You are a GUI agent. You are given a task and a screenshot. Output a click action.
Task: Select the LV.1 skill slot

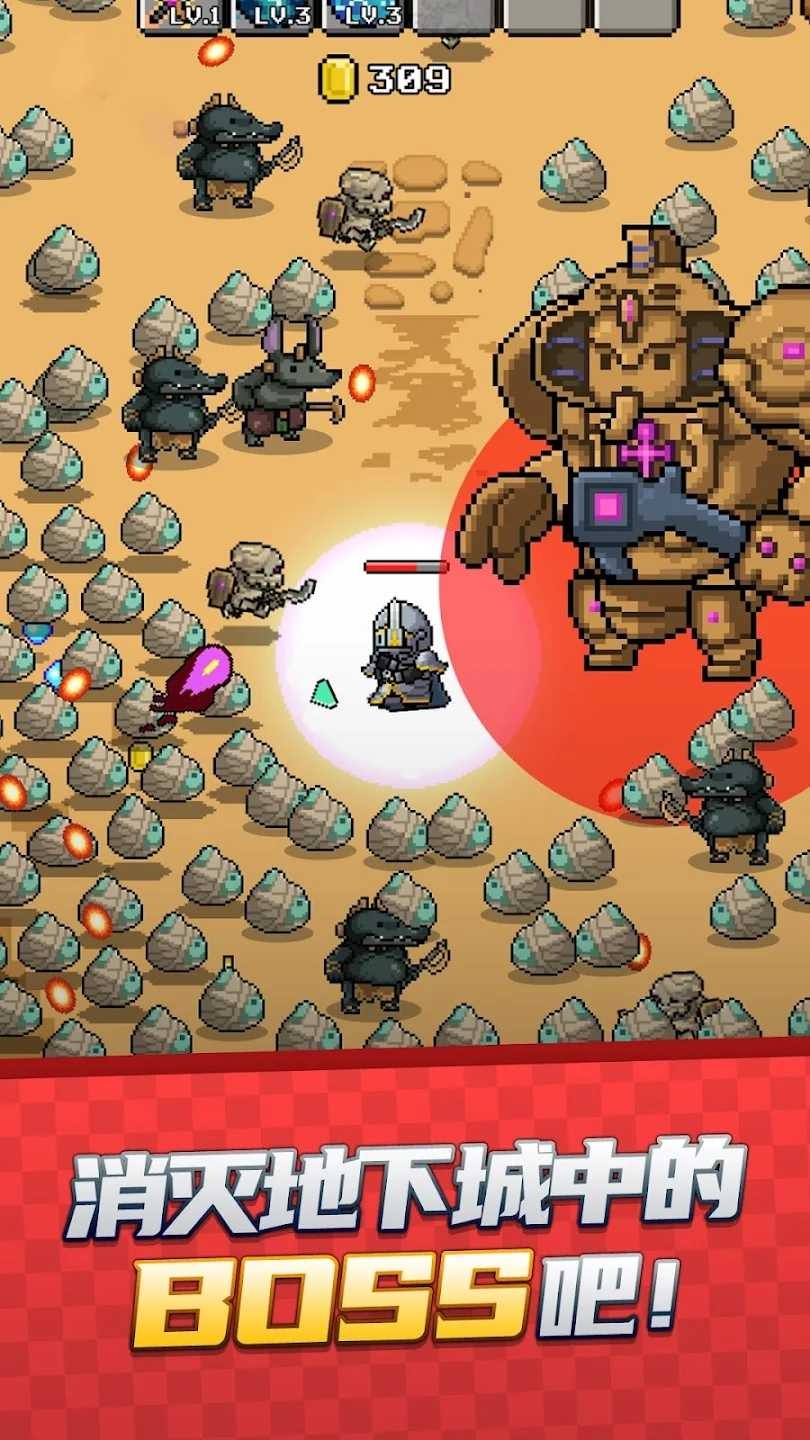coord(185,14)
